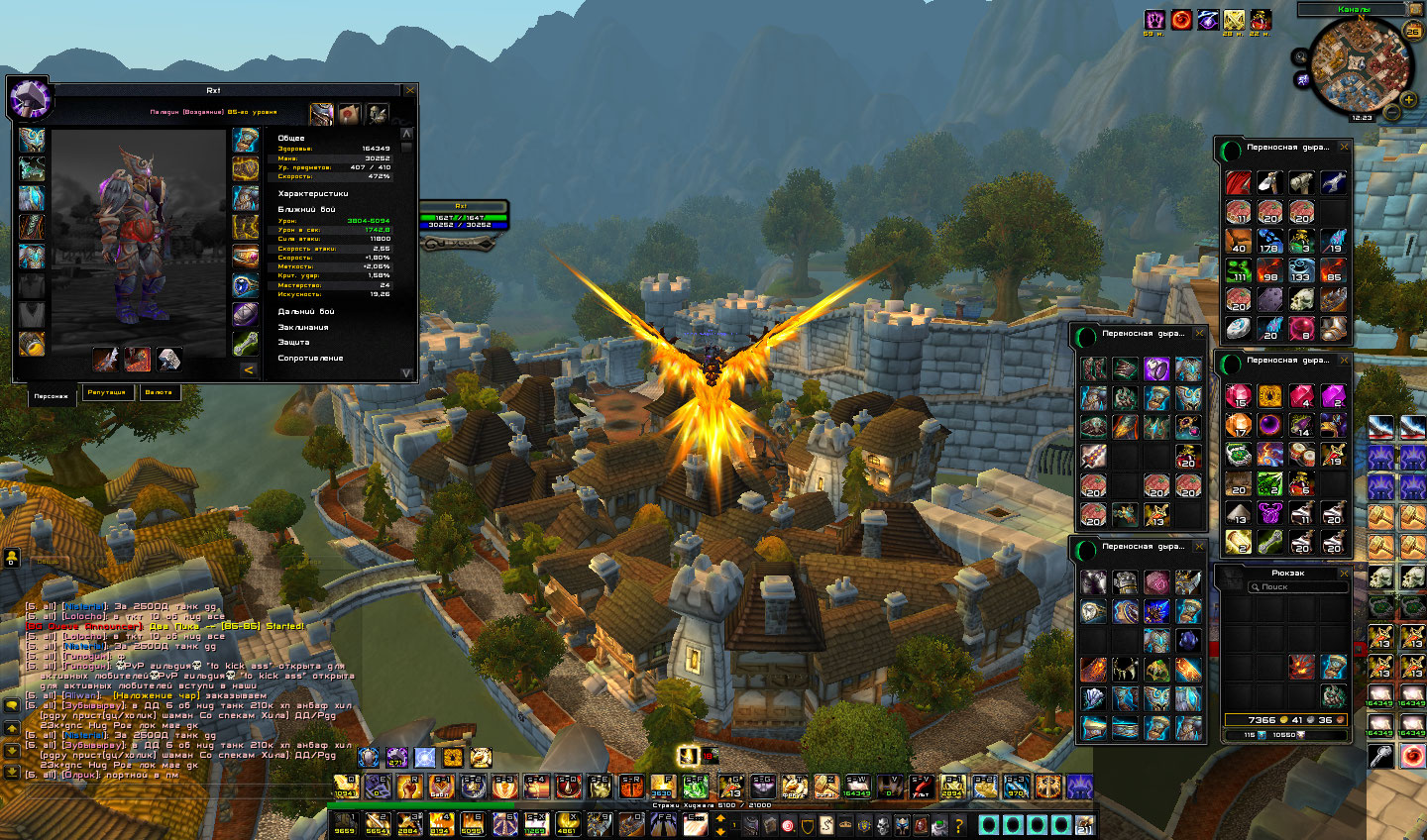Click the Поиск search field in the backpack
This screenshot has width=1427, height=840.
point(1288,586)
